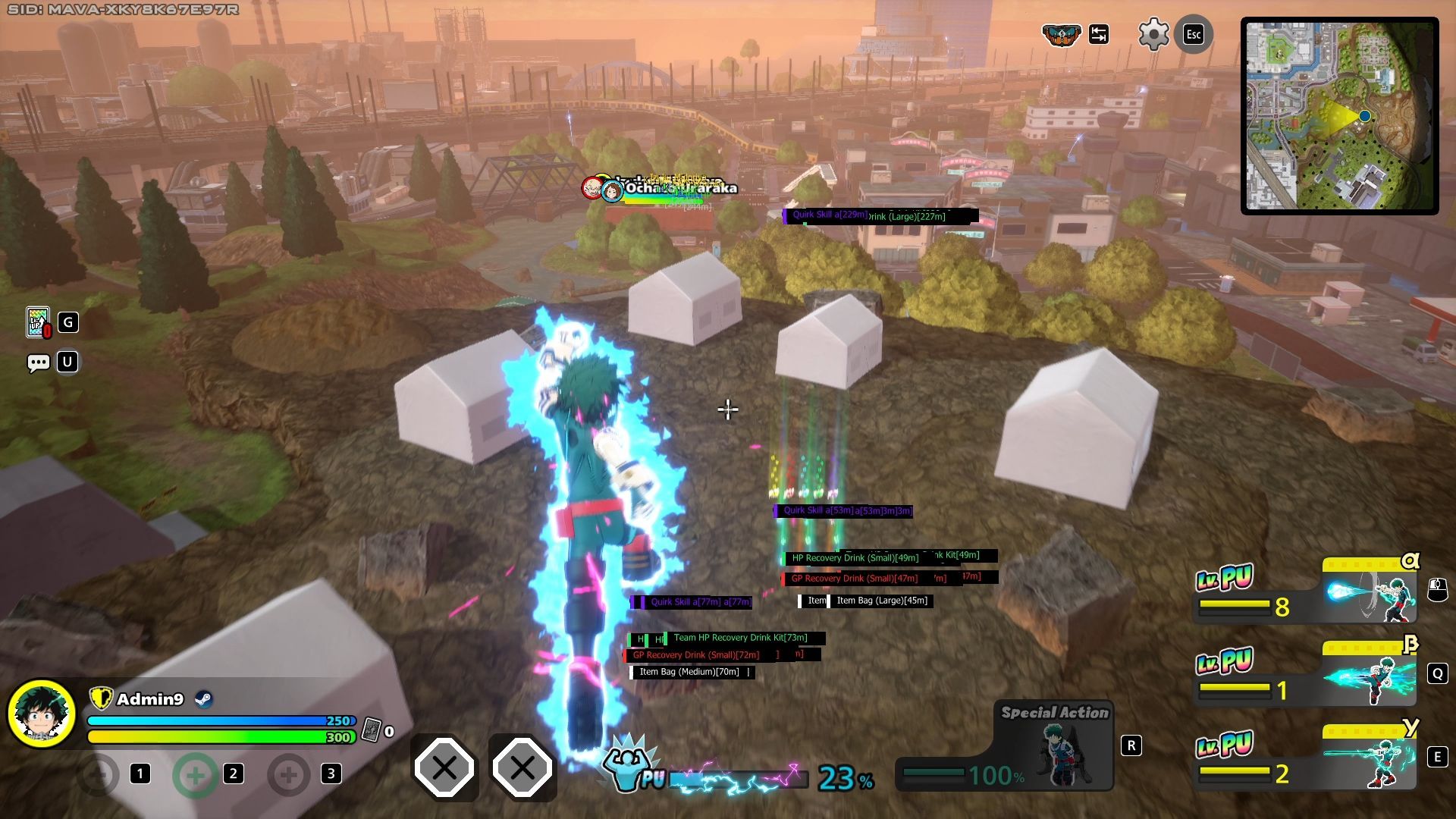The width and height of the screenshot is (1456, 819).
Task: Open the settings gear icon
Action: 1153,35
